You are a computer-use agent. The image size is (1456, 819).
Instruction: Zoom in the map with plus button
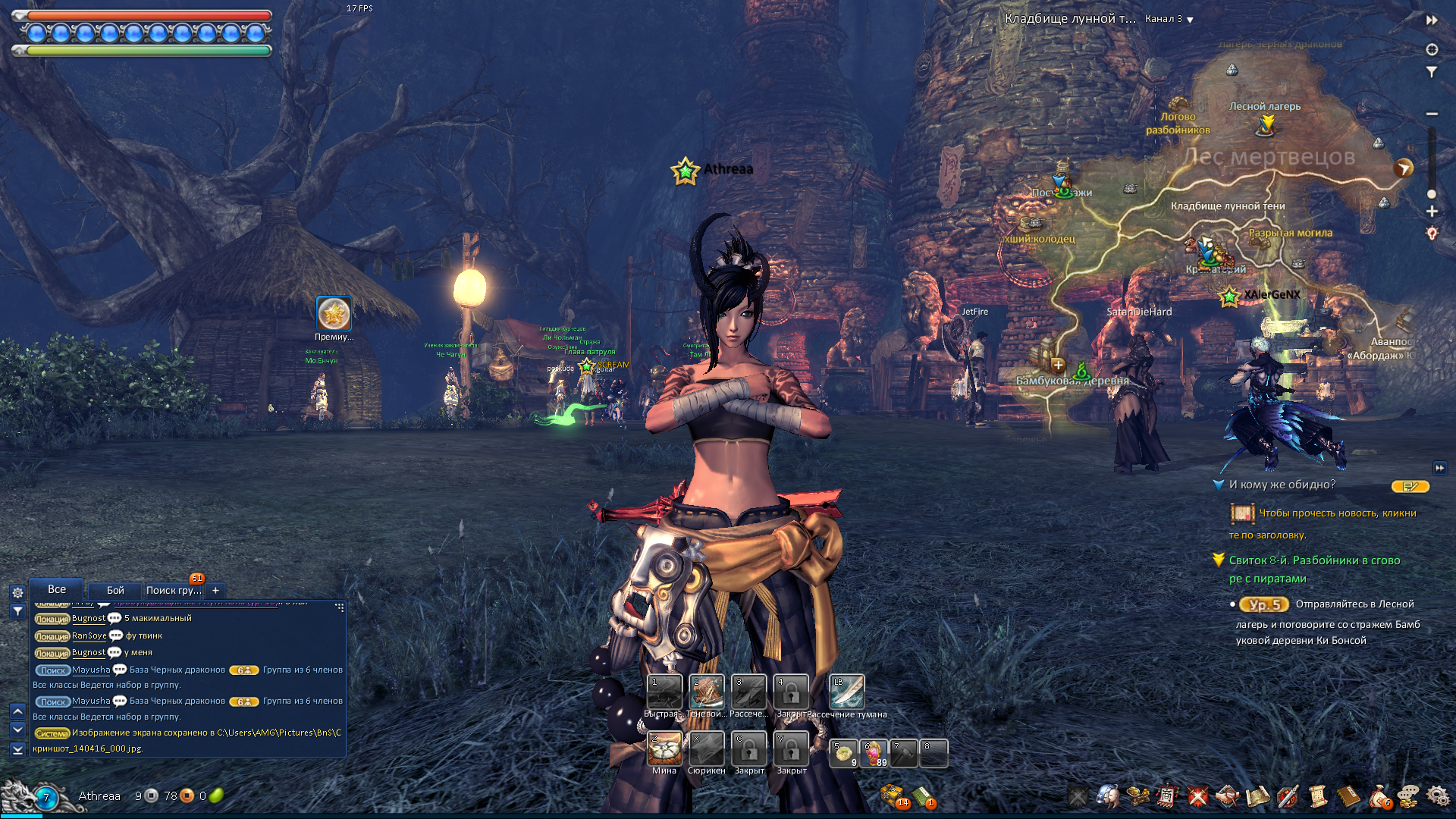tap(1432, 212)
